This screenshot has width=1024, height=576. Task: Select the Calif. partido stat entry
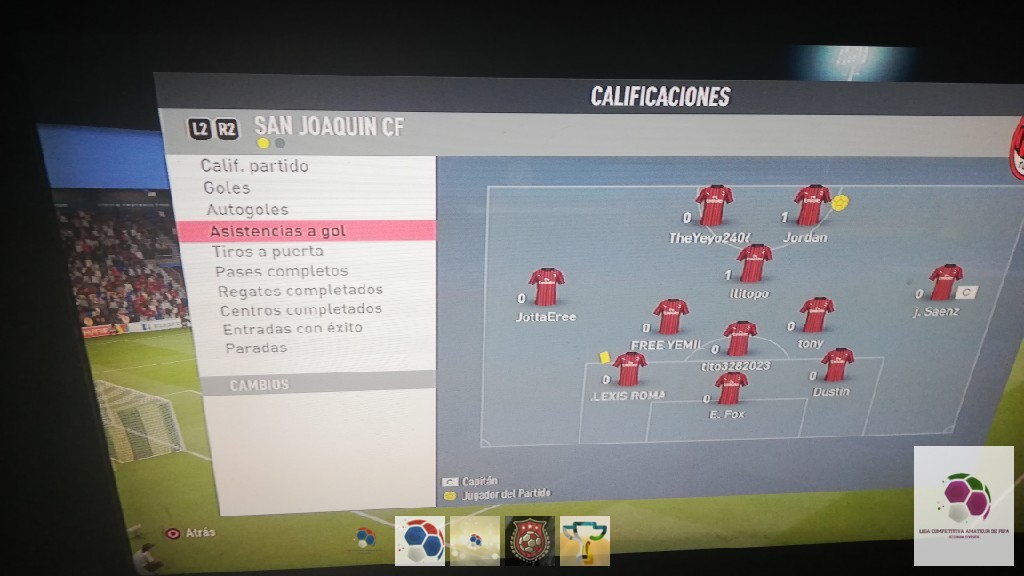point(254,166)
